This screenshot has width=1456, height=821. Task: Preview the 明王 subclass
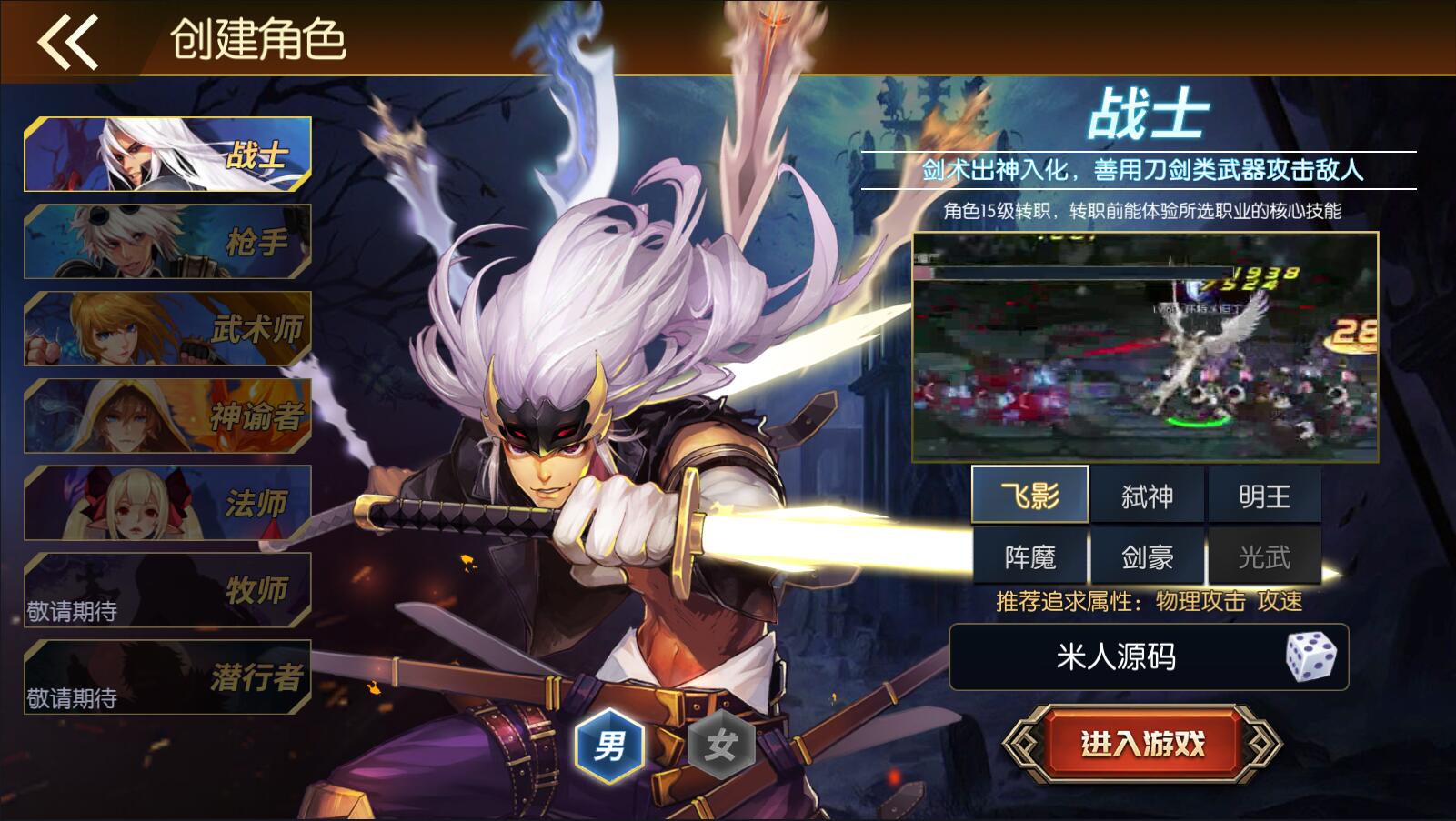pos(1264,496)
